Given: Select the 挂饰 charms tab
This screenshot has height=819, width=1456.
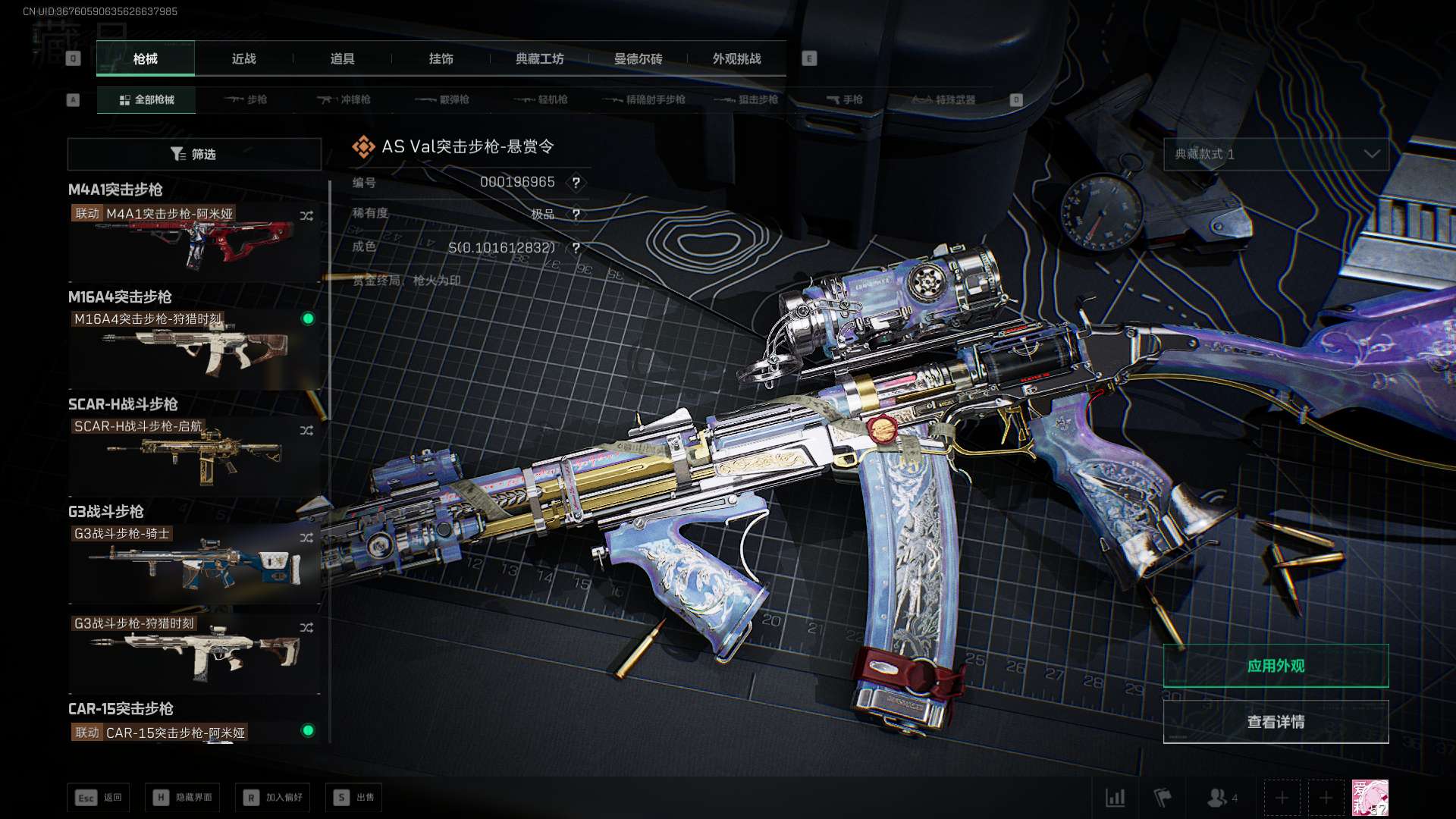Looking at the screenshot, I should [x=441, y=58].
